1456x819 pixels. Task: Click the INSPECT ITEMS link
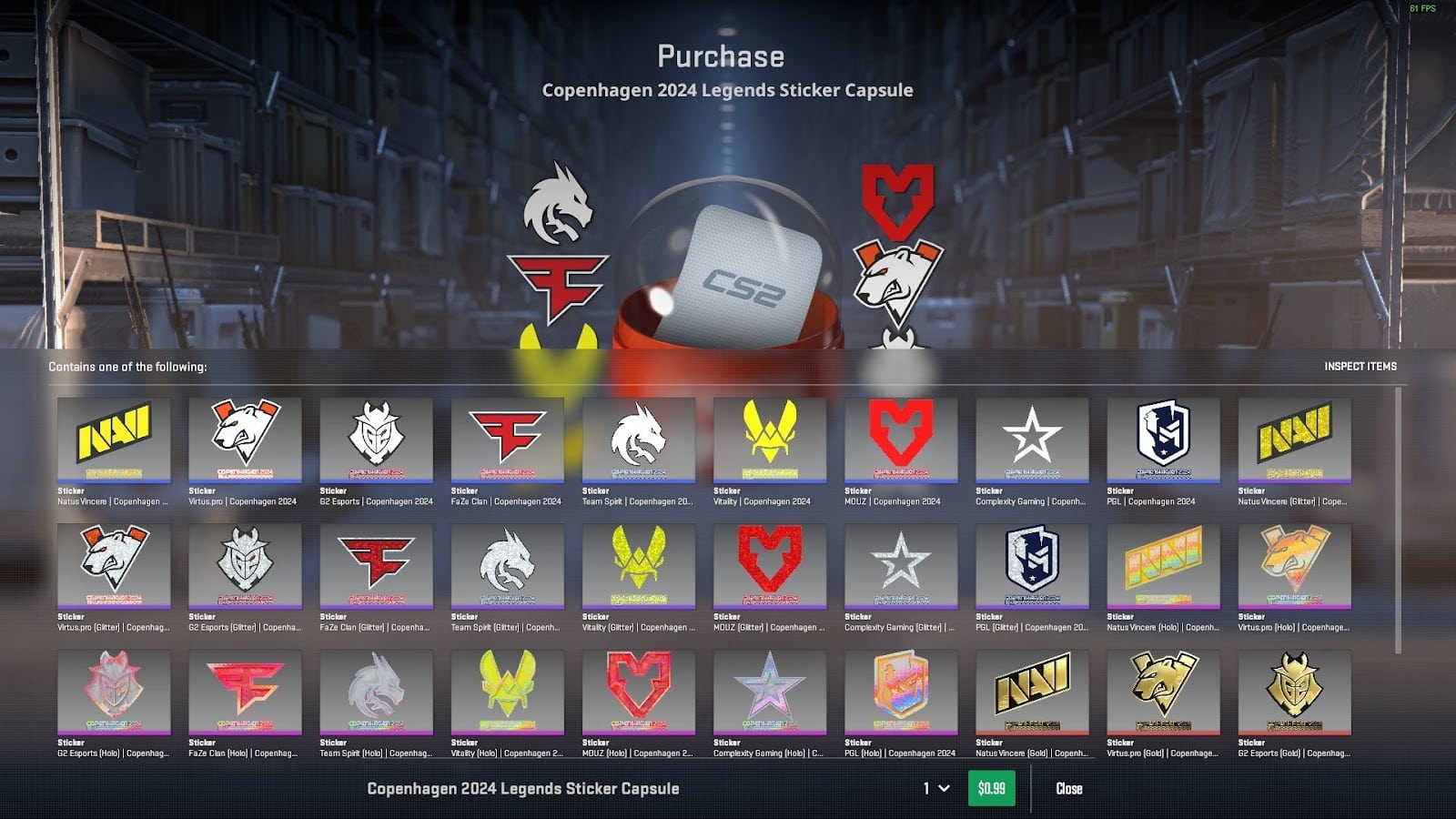(x=1360, y=368)
